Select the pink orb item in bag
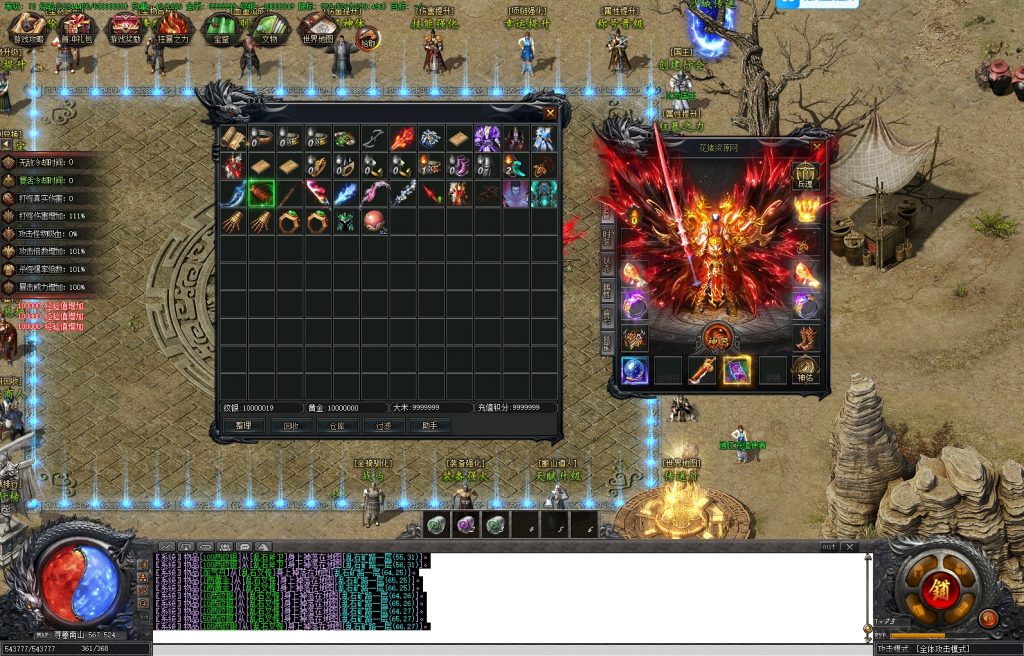The height and width of the screenshot is (656, 1024). (374, 221)
